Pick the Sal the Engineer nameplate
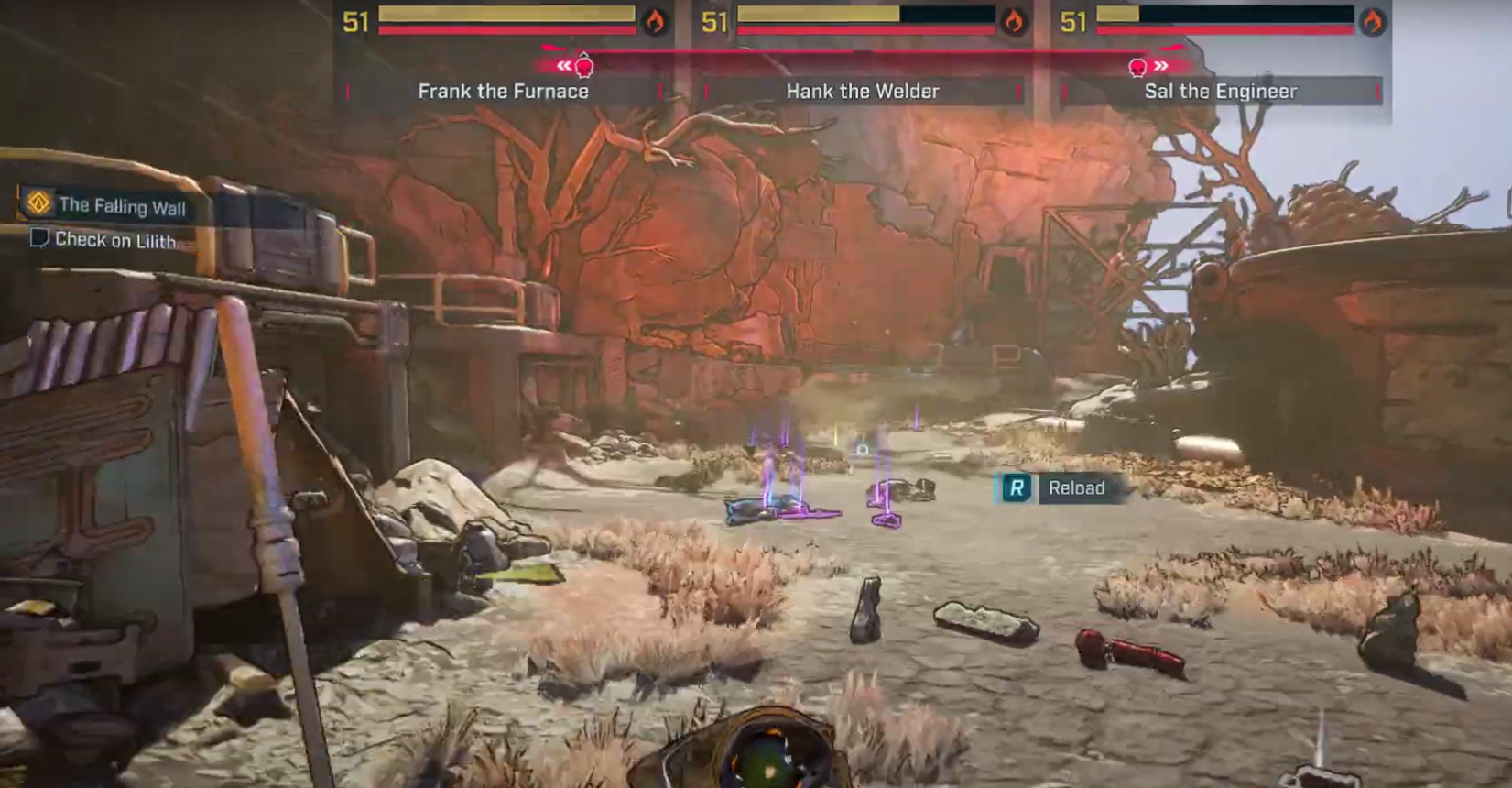Screen dimensions: 1512x788 point(1220,92)
